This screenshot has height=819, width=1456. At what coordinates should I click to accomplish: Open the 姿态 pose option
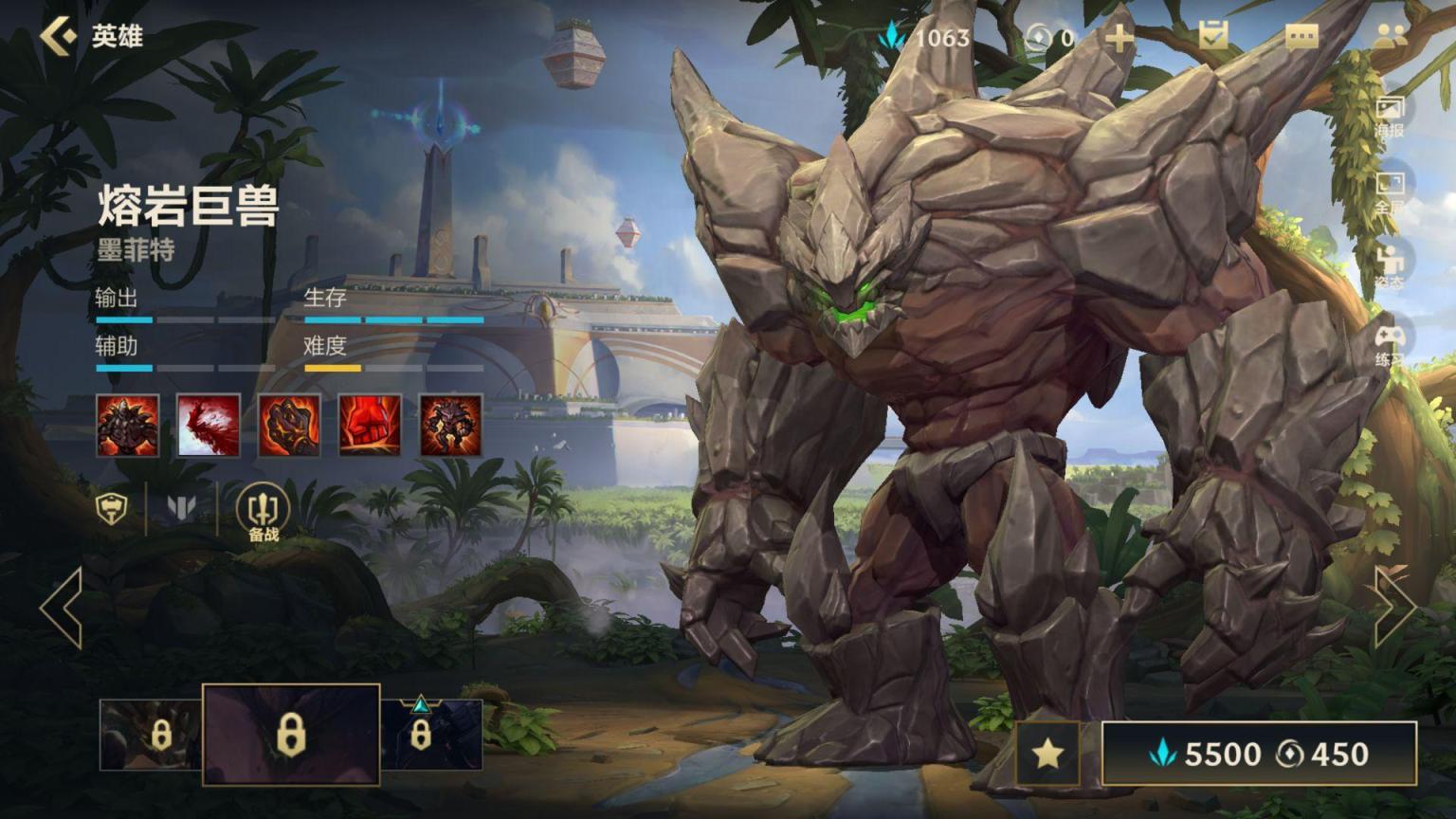(1390, 266)
